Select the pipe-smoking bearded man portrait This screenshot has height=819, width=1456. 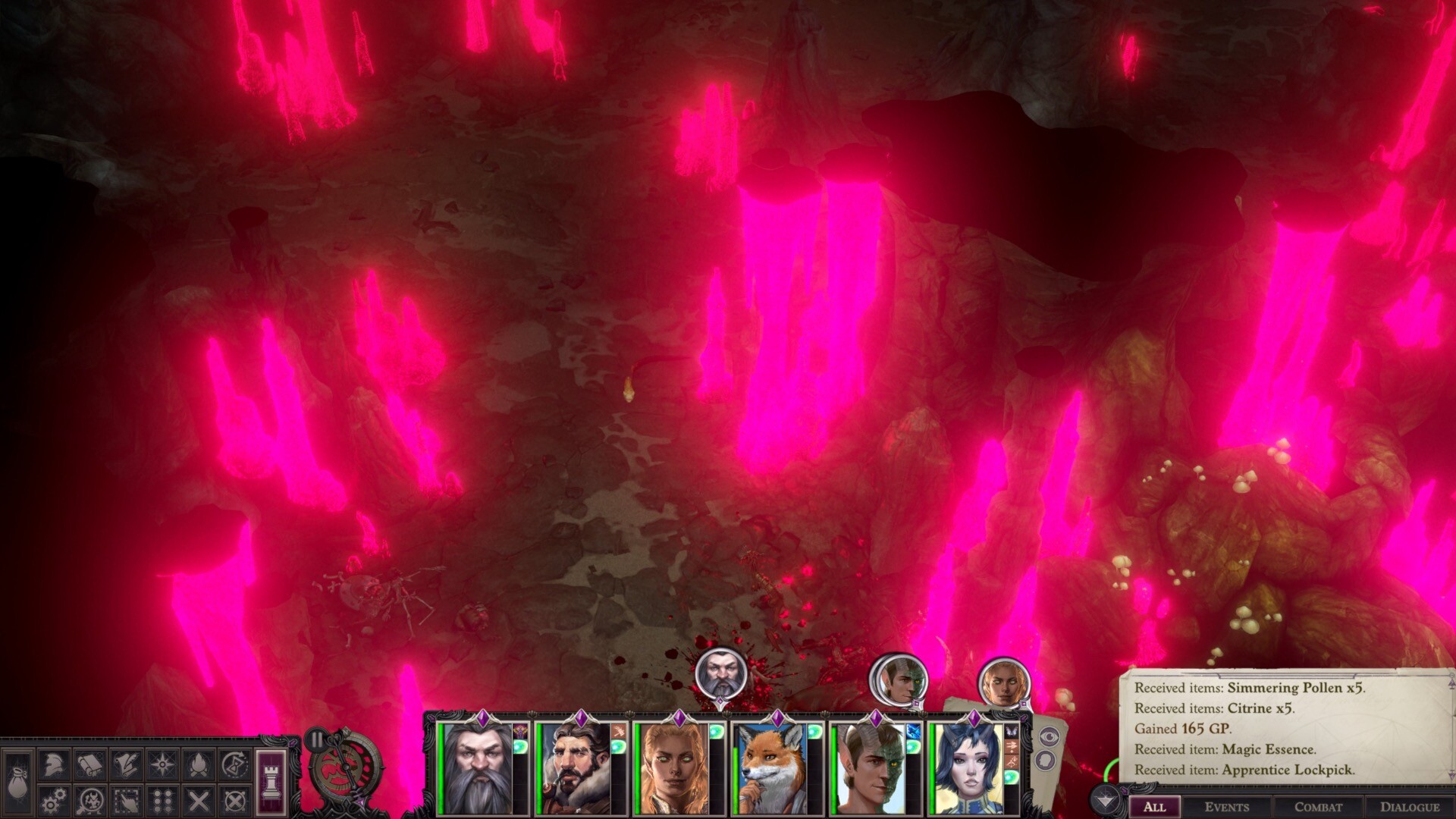click(x=575, y=767)
